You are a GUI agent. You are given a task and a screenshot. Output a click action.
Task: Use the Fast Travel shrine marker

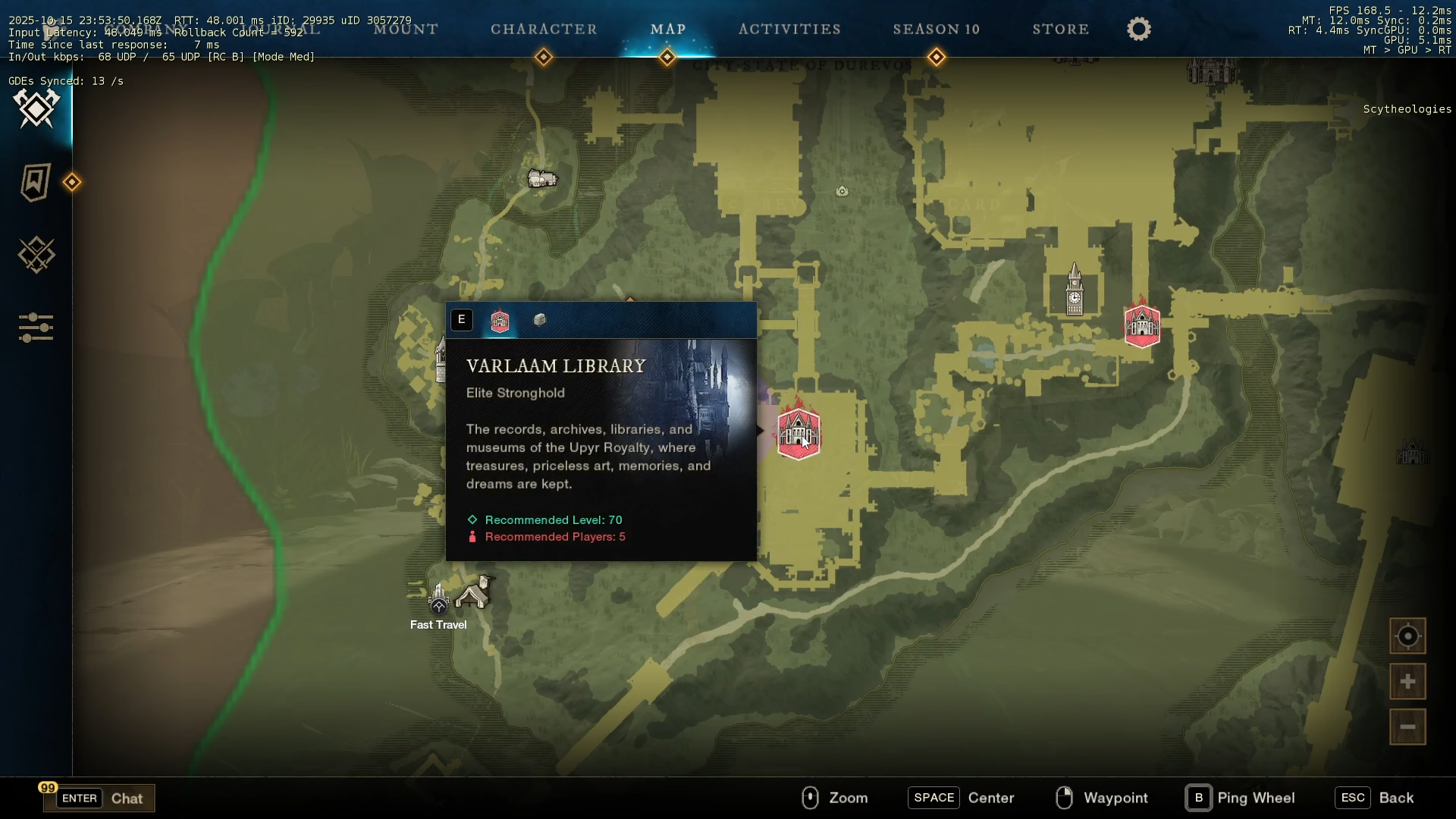[x=439, y=600]
